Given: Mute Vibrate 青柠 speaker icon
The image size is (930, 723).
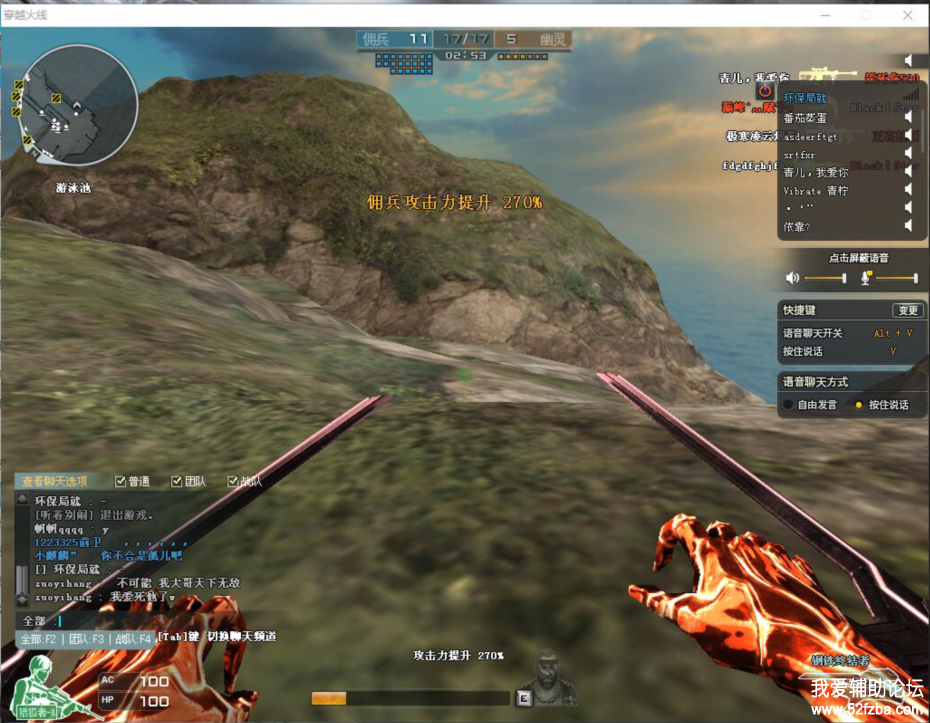Looking at the screenshot, I should (x=909, y=190).
